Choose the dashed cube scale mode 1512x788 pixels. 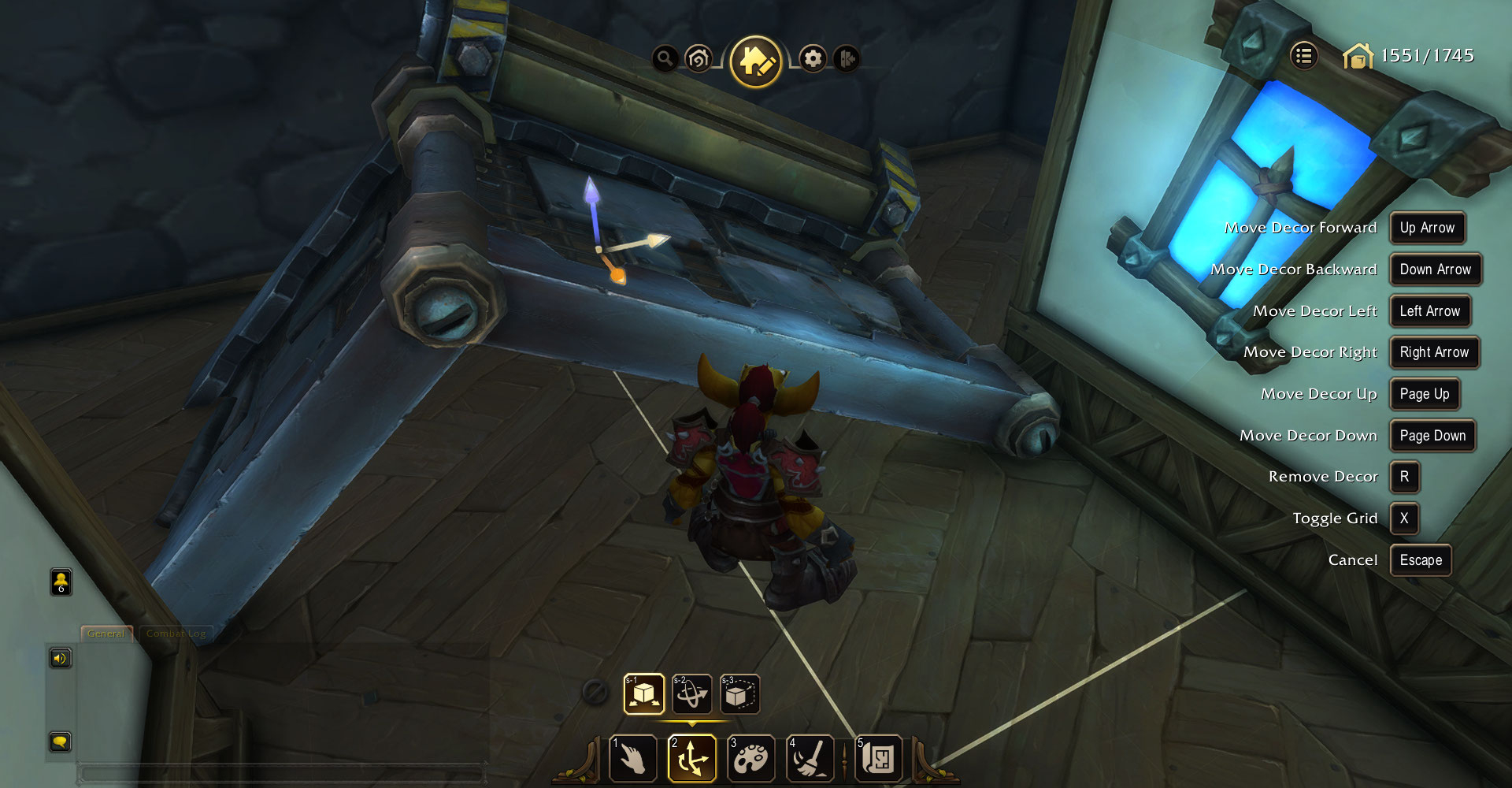click(x=739, y=694)
